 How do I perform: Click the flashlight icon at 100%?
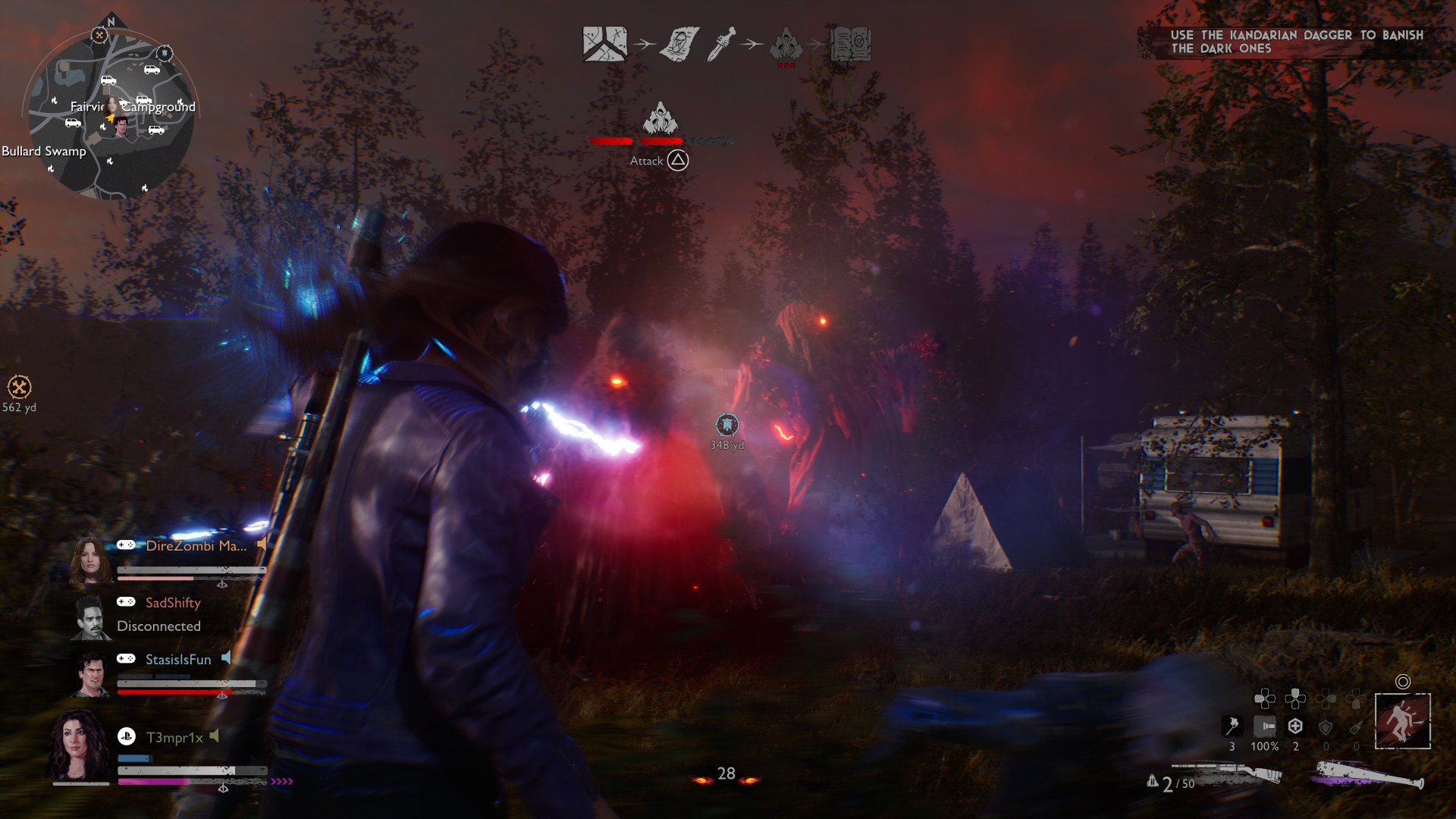(1264, 726)
